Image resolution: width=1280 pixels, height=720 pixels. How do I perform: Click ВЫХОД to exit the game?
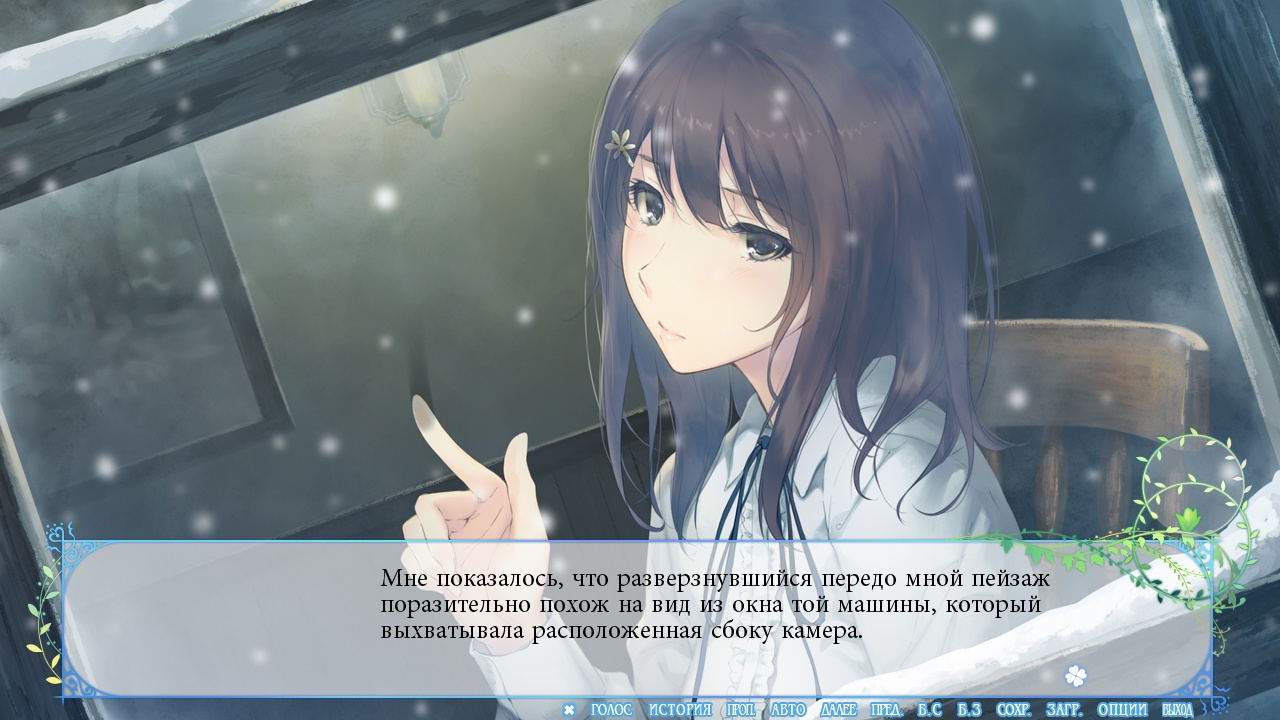(x=1177, y=710)
